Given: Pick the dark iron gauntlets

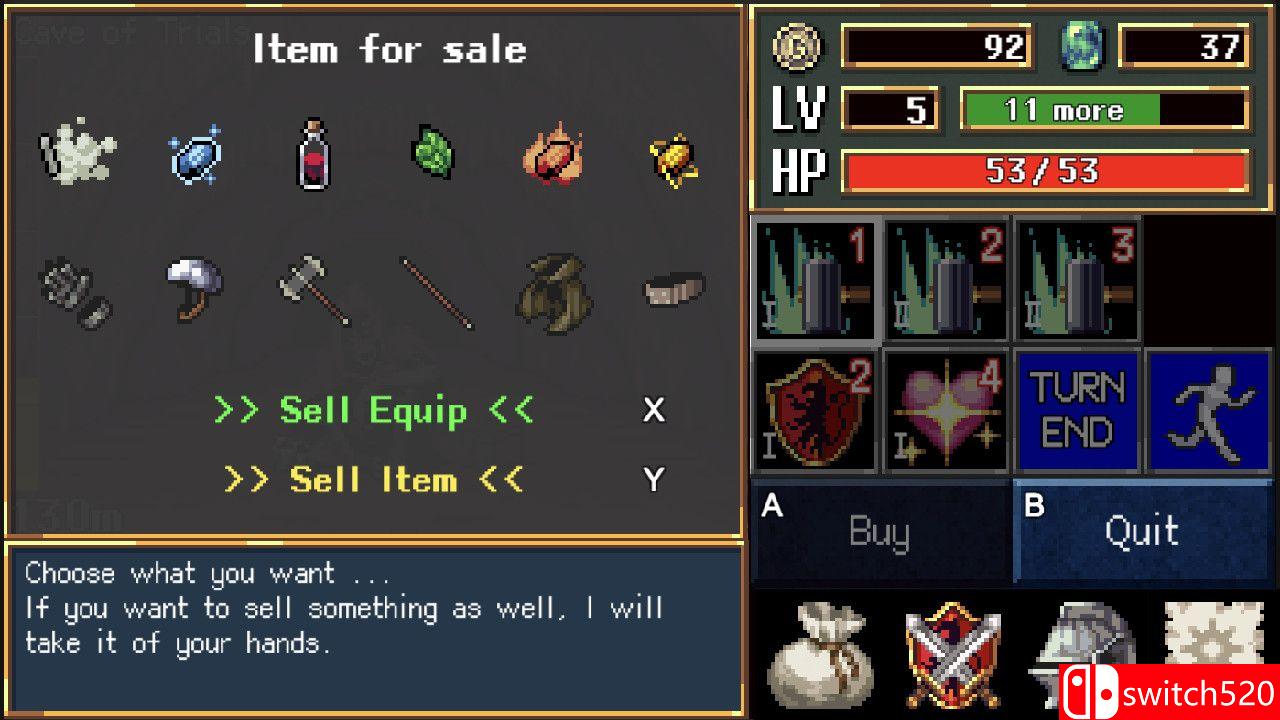Looking at the screenshot, I should coord(76,291).
